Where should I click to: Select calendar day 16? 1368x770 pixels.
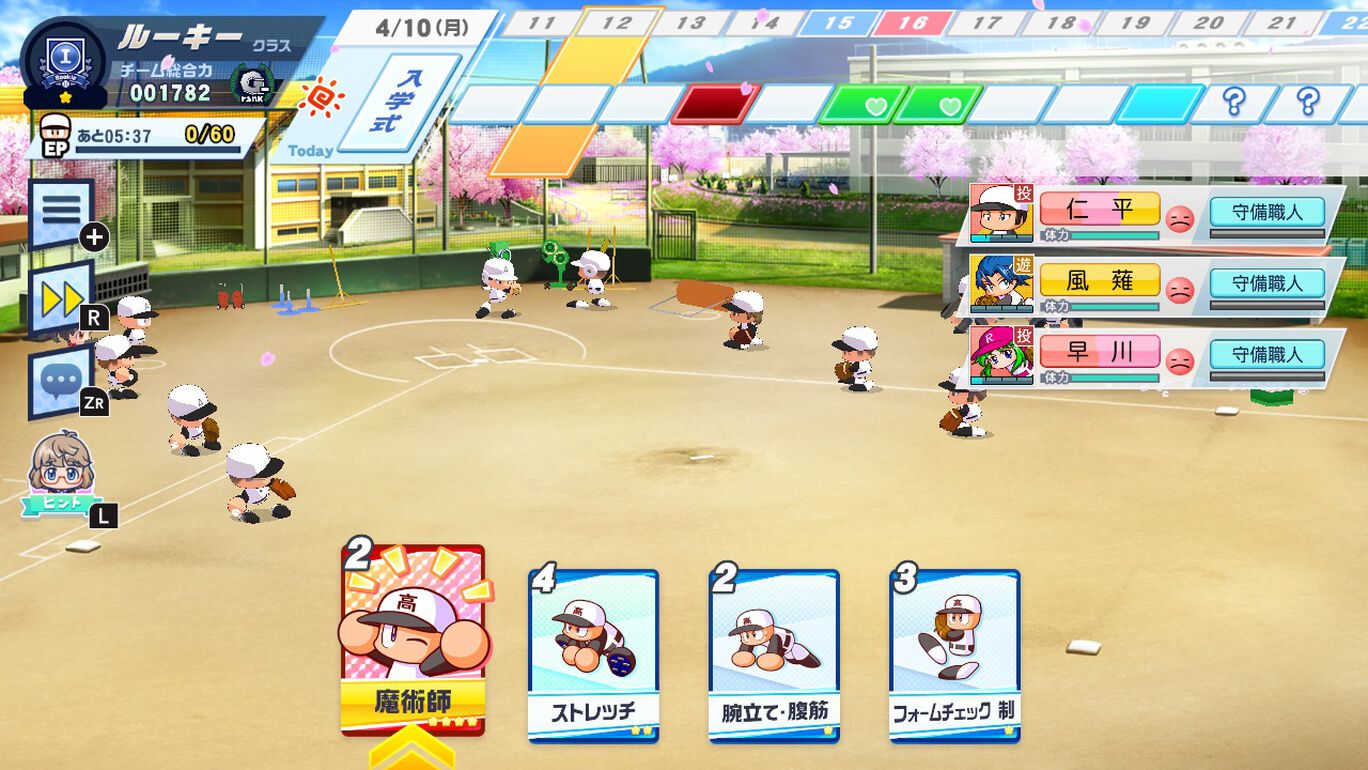tap(911, 23)
